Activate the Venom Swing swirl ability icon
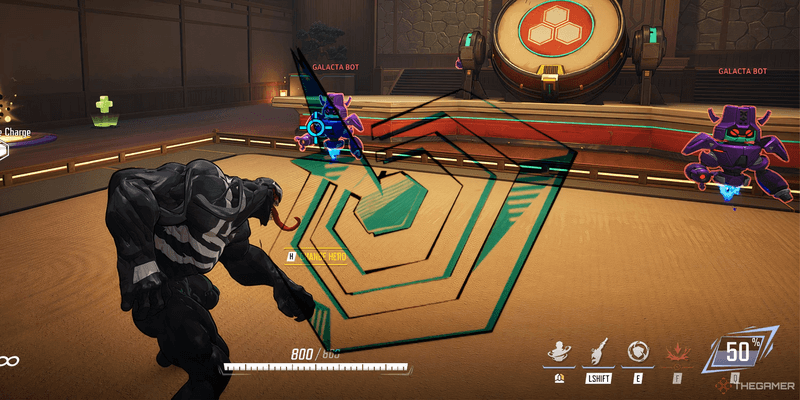This screenshot has width=800, height=400. [x=558, y=352]
